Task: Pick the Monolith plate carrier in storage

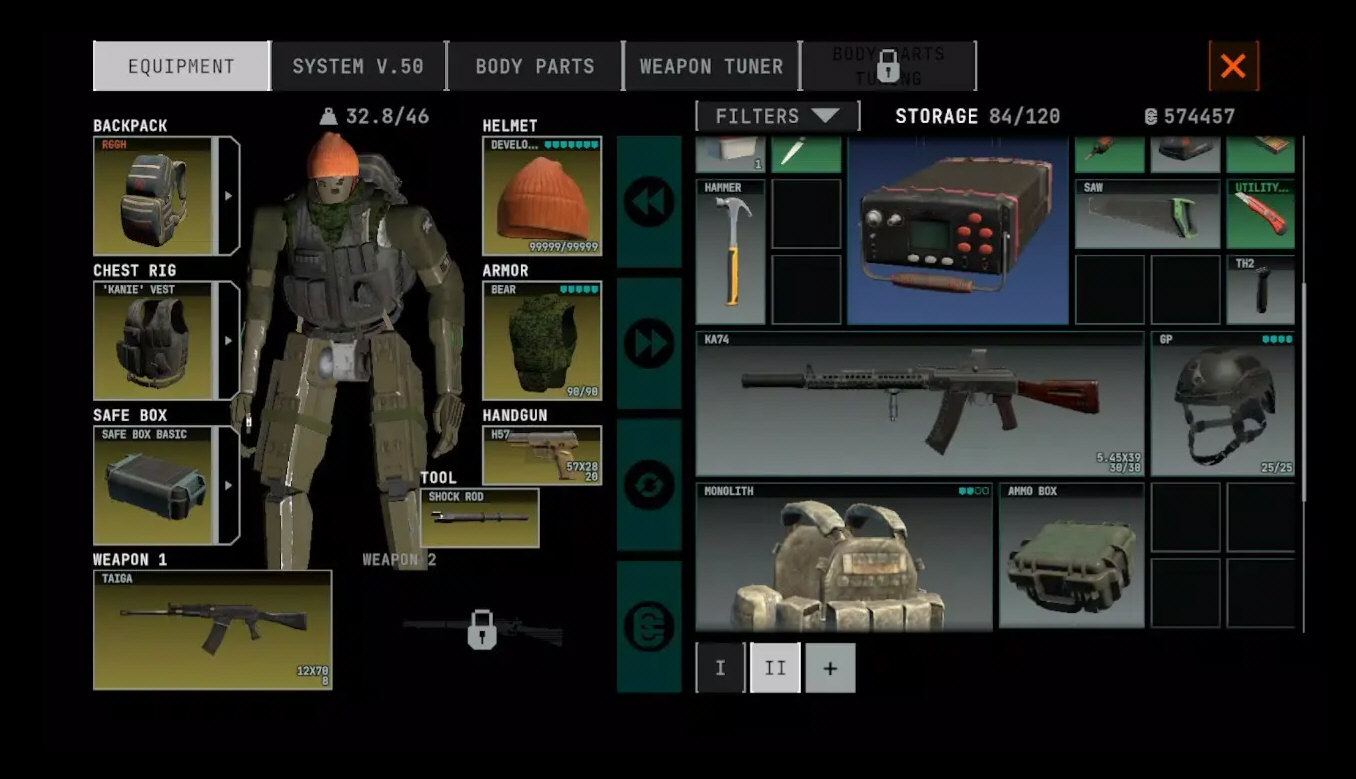Action: coord(844,558)
